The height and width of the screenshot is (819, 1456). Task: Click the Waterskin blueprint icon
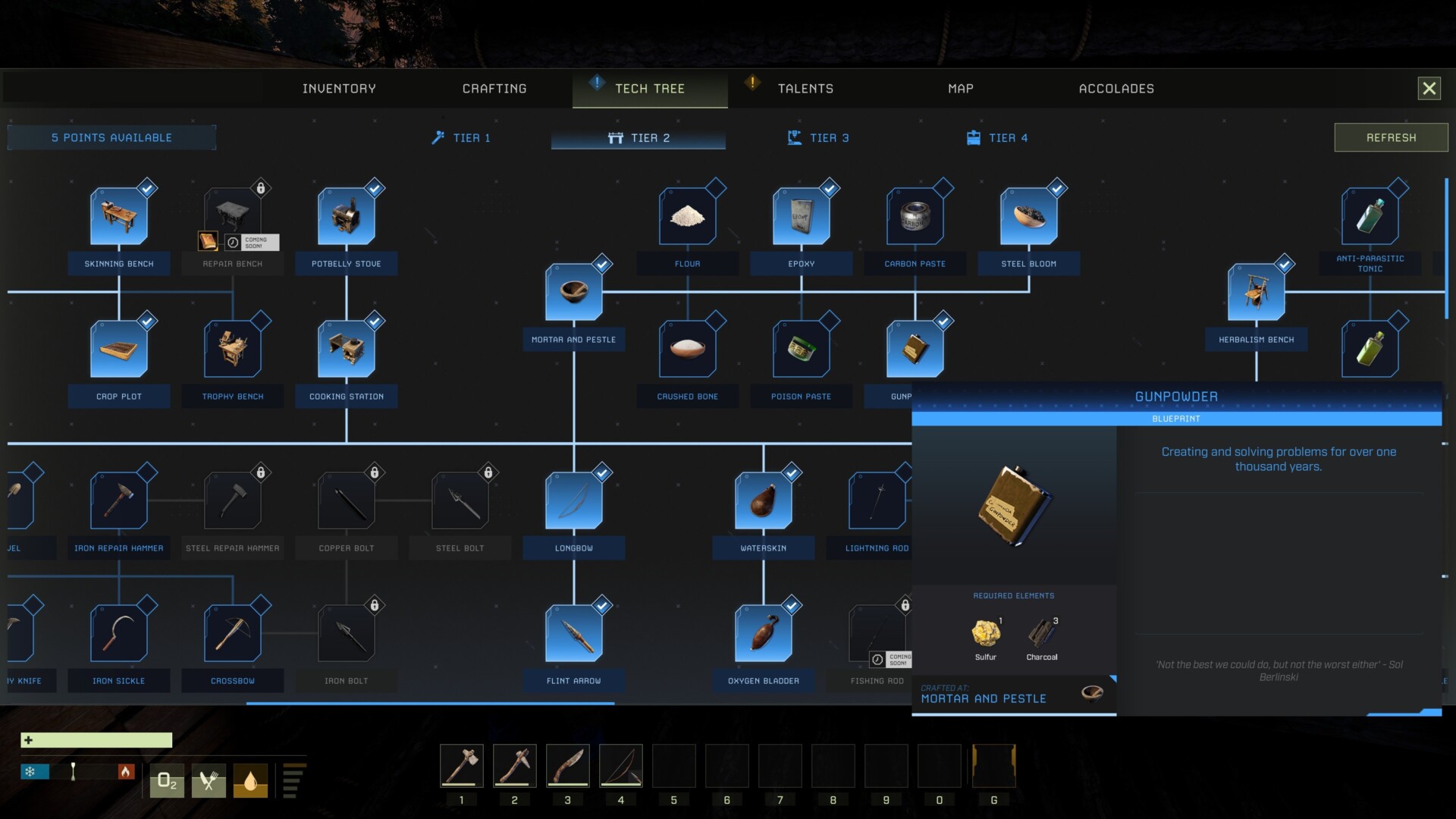pos(764,499)
